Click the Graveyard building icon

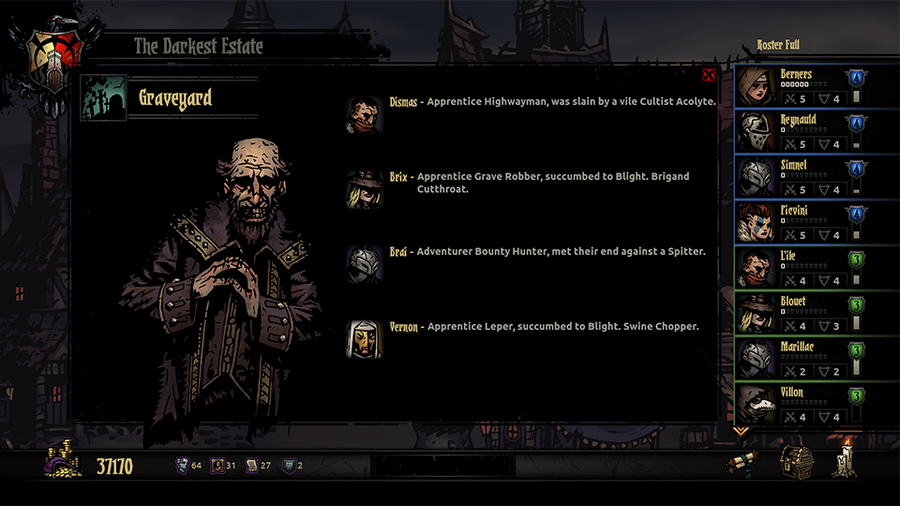coord(104,98)
